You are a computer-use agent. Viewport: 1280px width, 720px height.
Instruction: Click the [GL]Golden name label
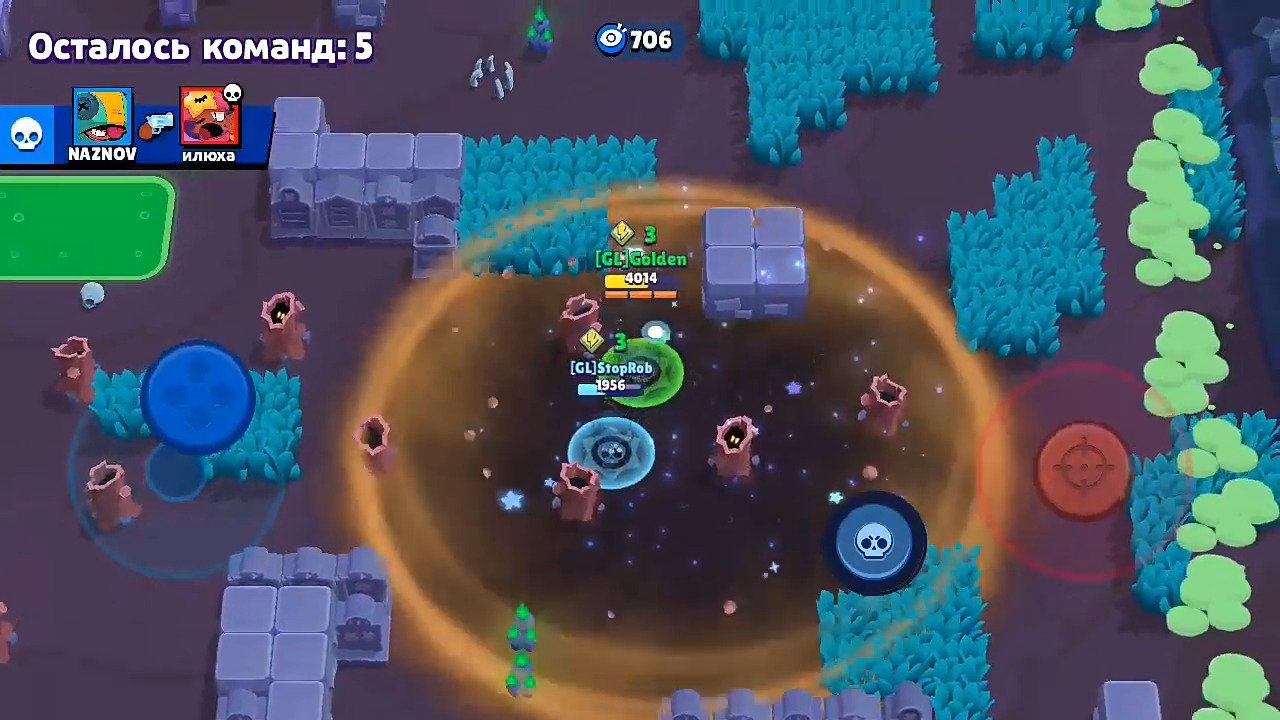pyautogui.click(x=639, y=259)
